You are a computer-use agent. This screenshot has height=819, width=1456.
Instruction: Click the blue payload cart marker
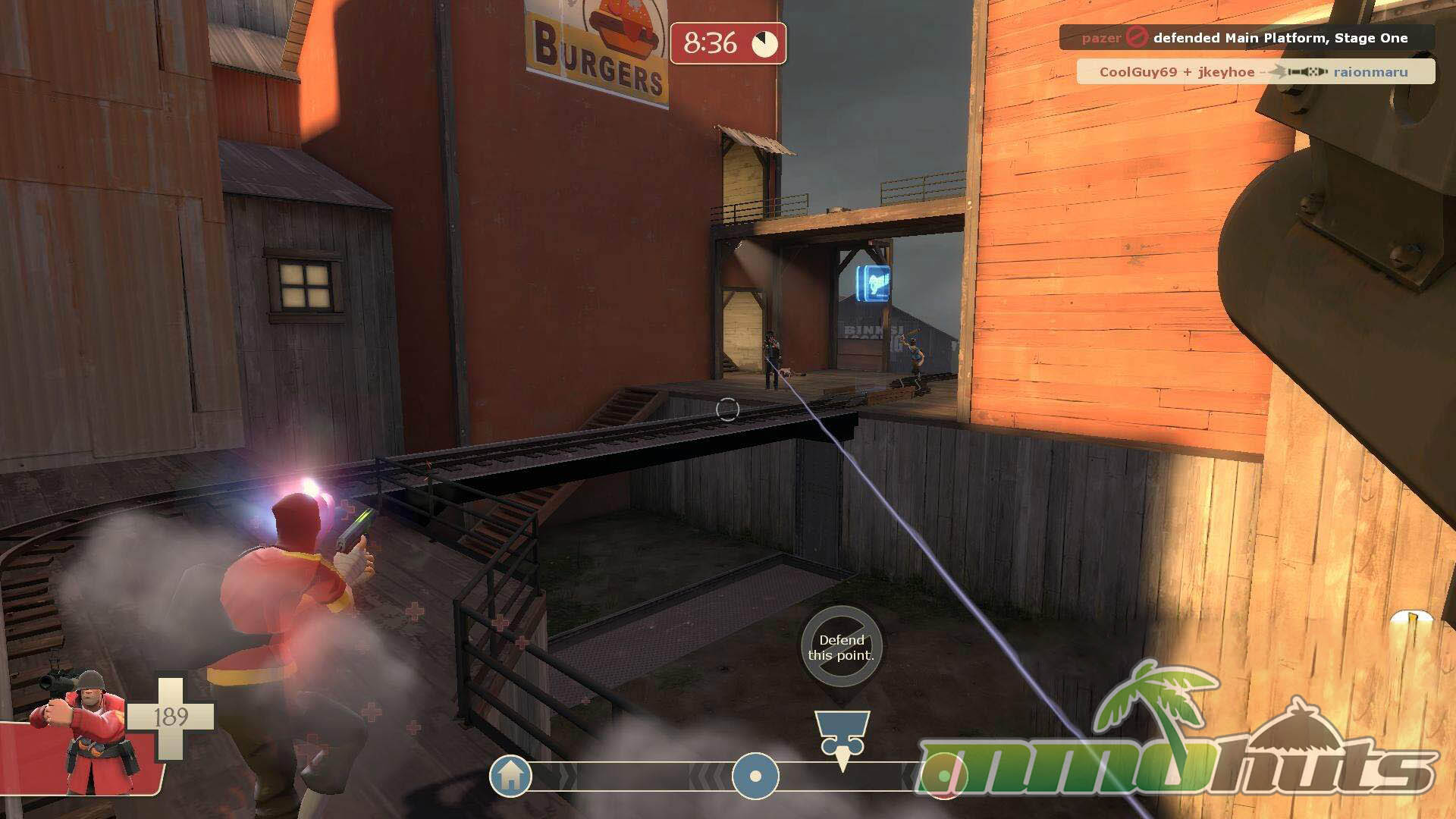[x=842, y=735]
